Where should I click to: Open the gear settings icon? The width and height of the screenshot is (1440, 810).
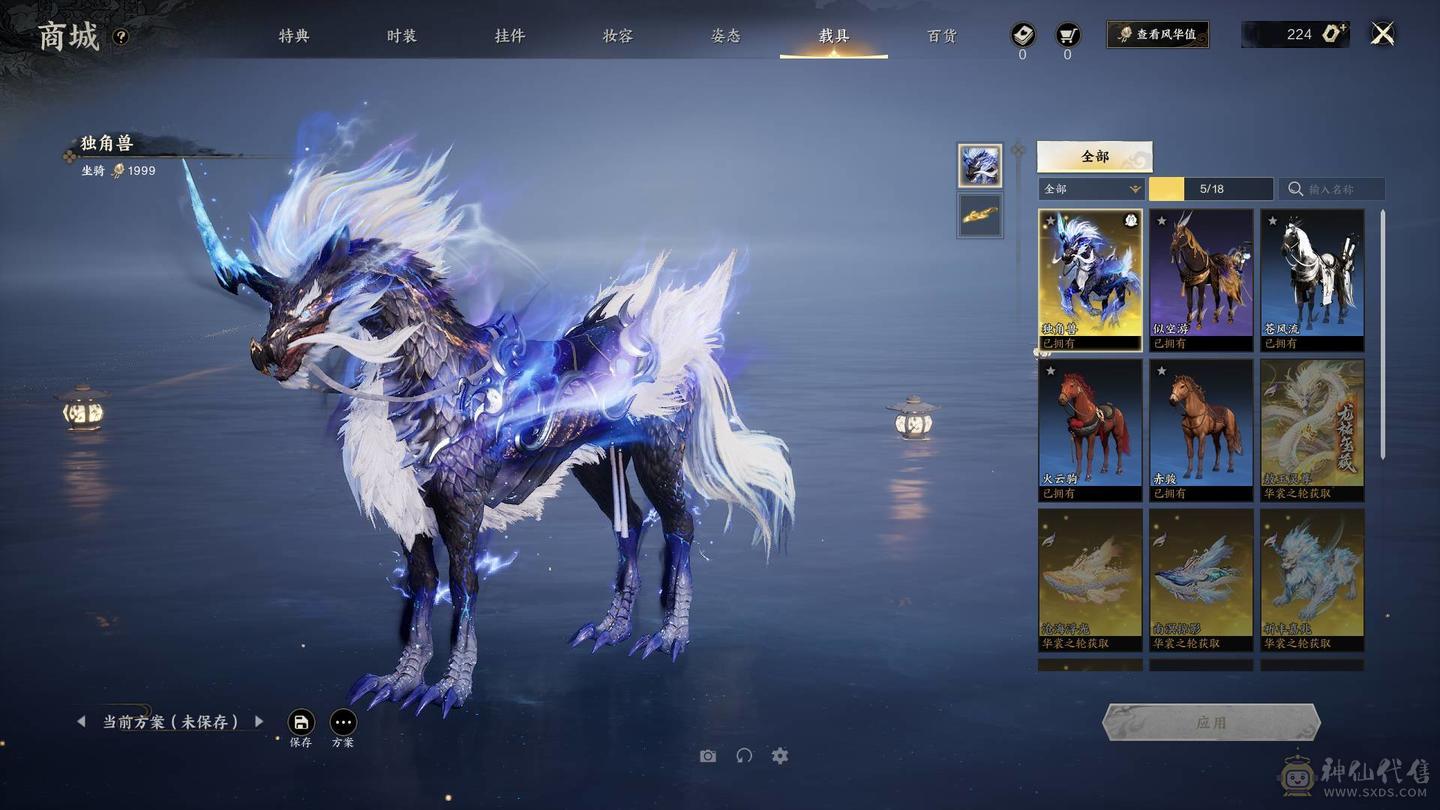point(780,756)
